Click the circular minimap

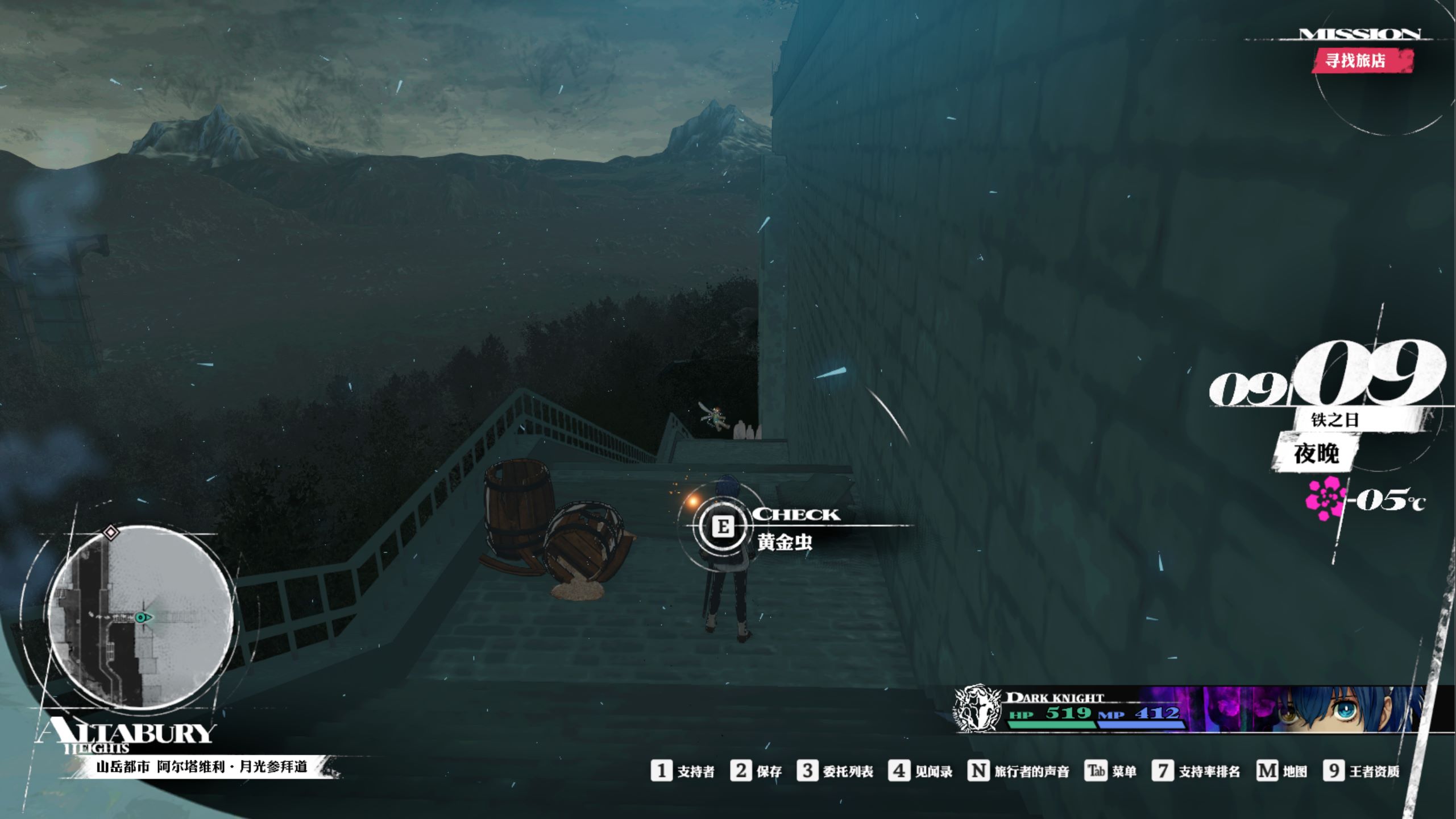point(140,617)
